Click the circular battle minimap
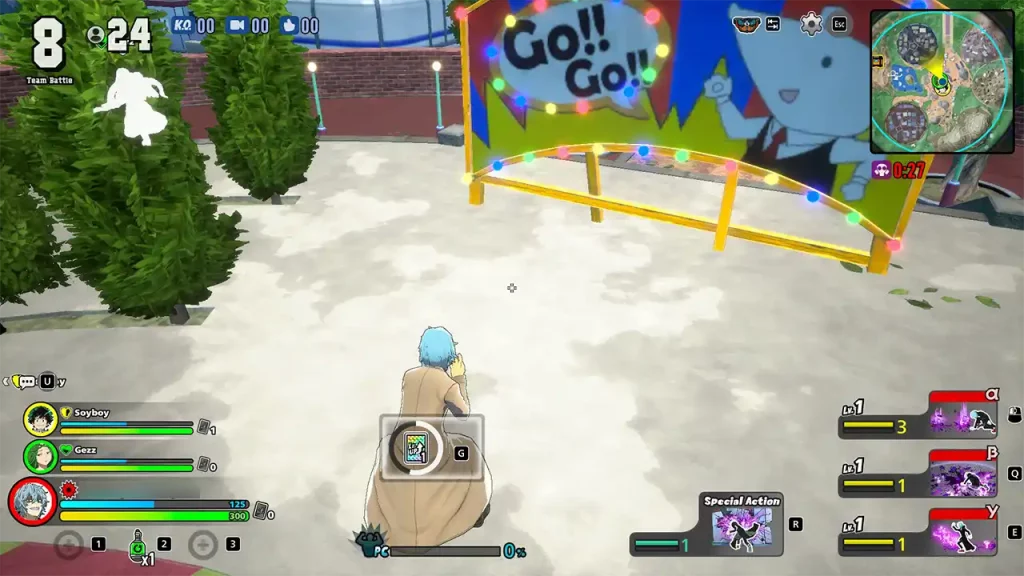This screenshot has width=1024, height=576. [941, 82]
